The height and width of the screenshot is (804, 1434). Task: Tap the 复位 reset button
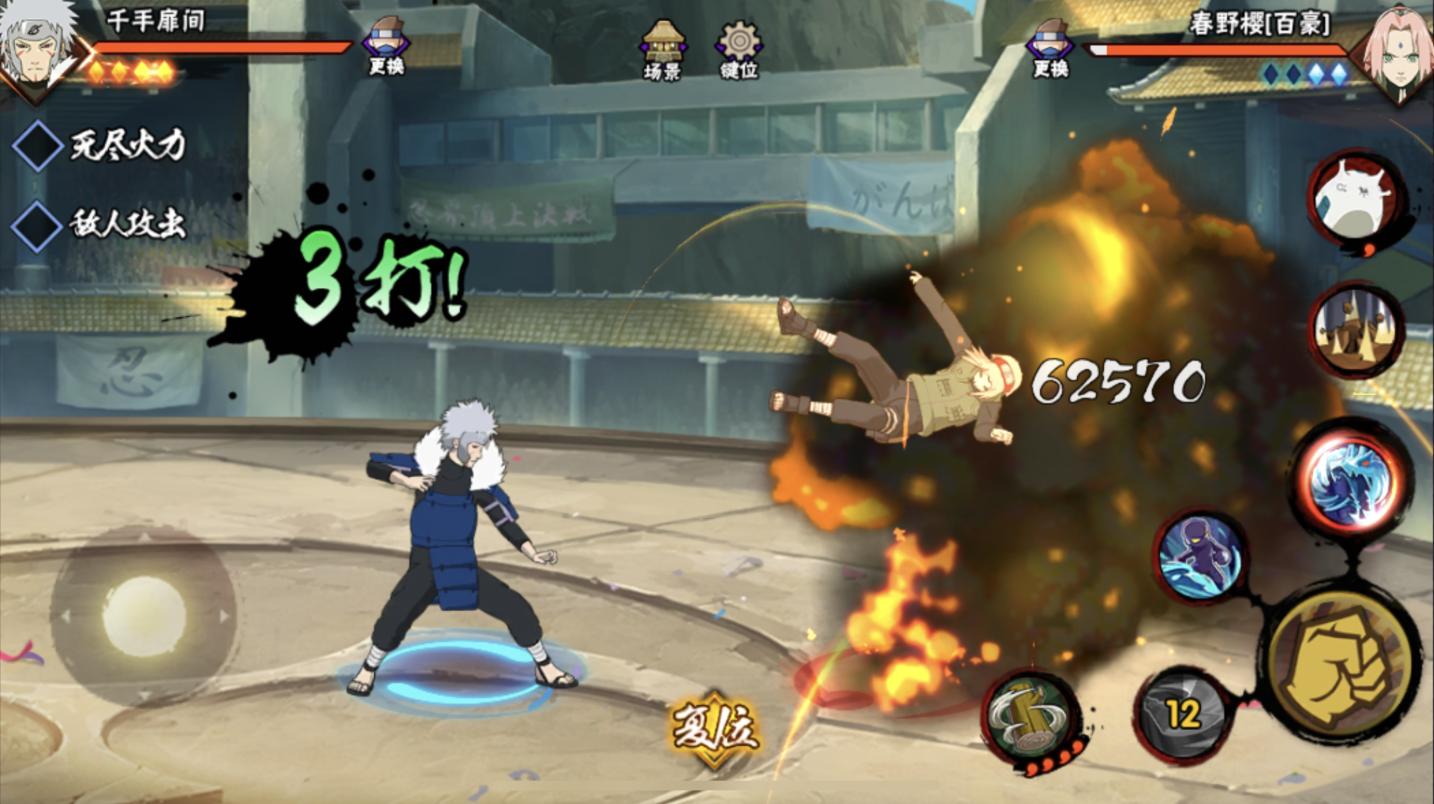pyautogui.click(x=714, y=730)
